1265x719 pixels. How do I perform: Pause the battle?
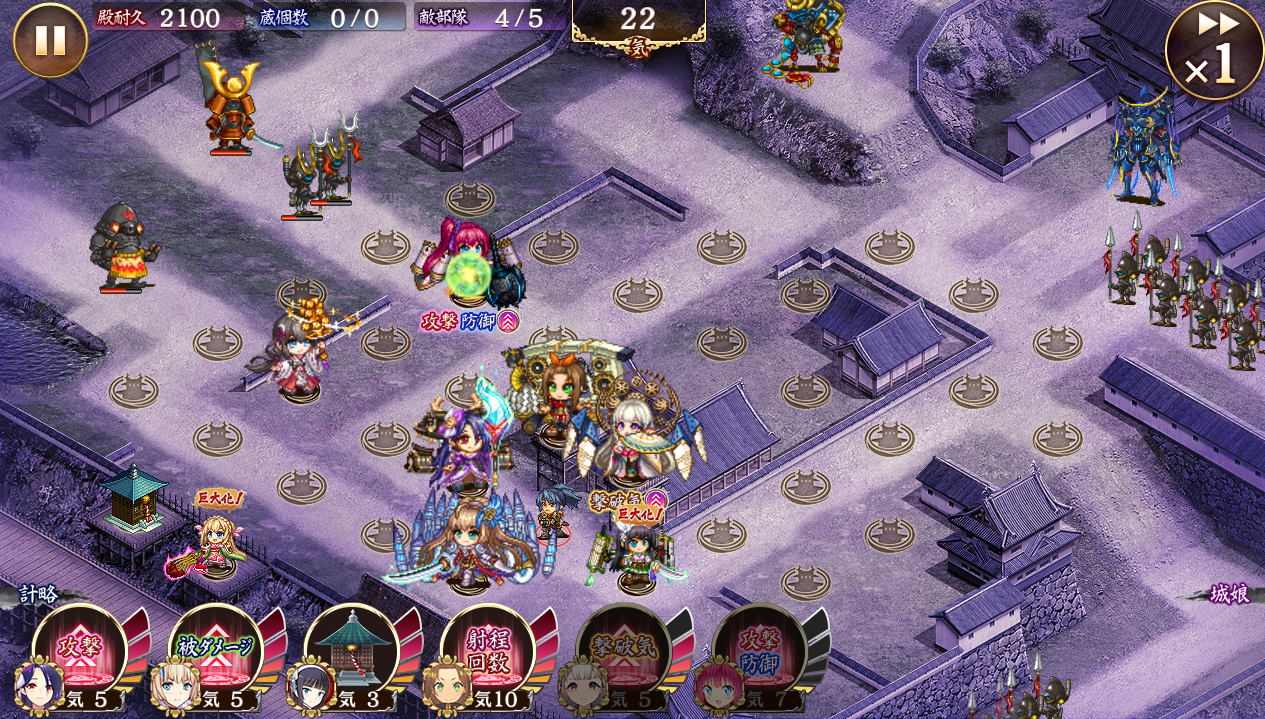click(50, 40)
